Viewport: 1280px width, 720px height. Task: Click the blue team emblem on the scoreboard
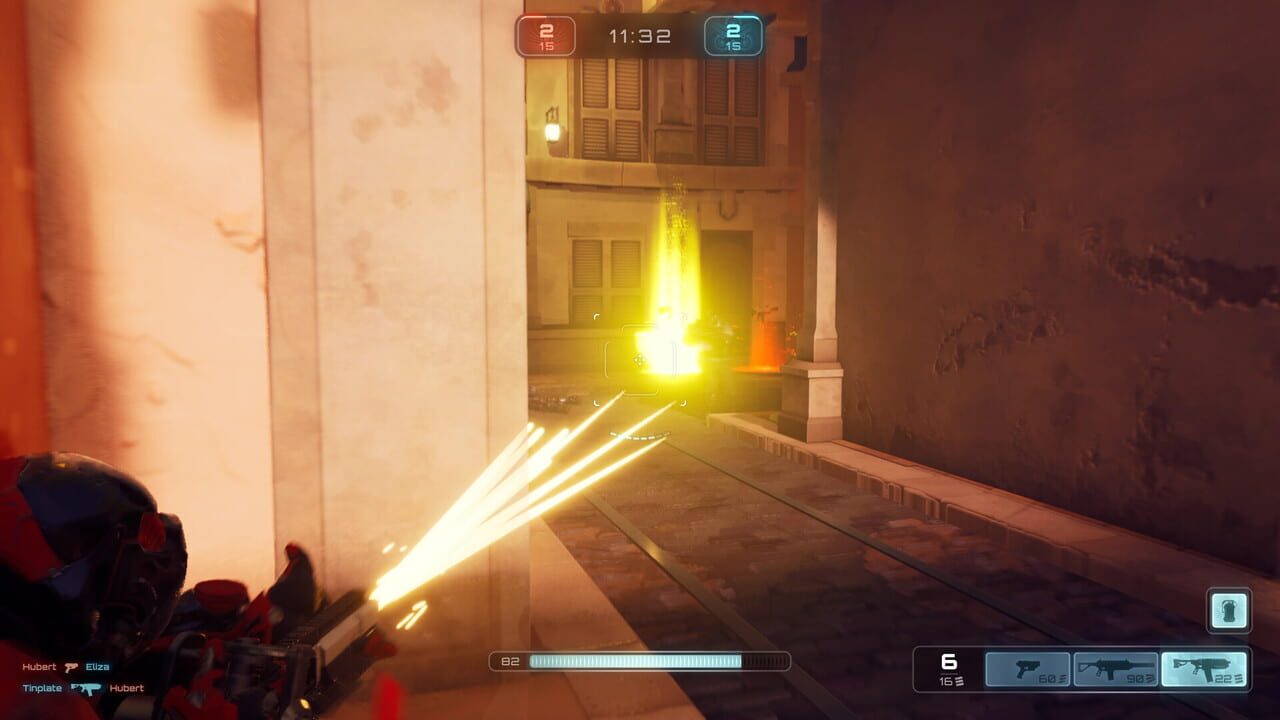(x=733, y=34)
